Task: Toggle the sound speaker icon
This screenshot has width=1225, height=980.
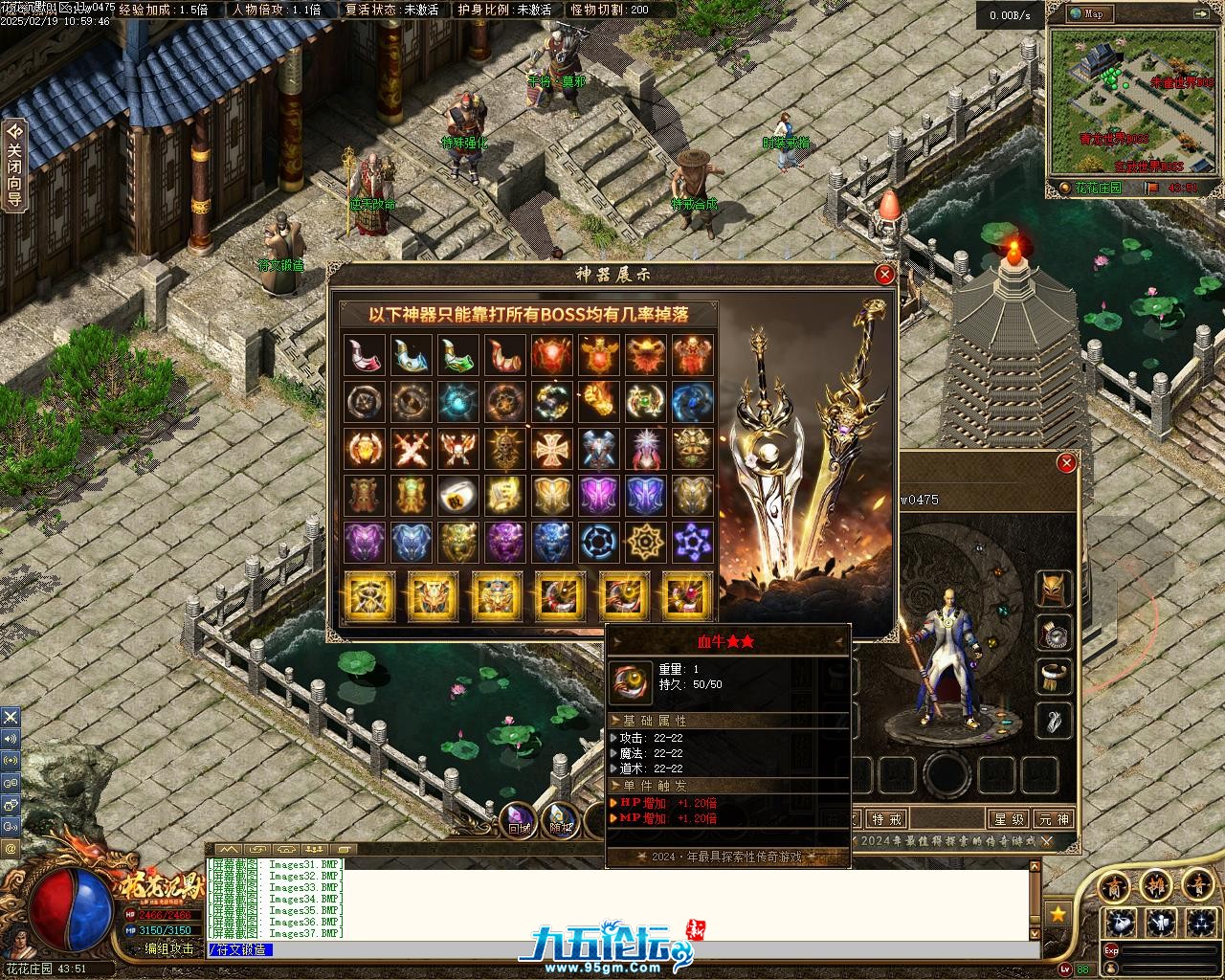Action: [11, 738]
